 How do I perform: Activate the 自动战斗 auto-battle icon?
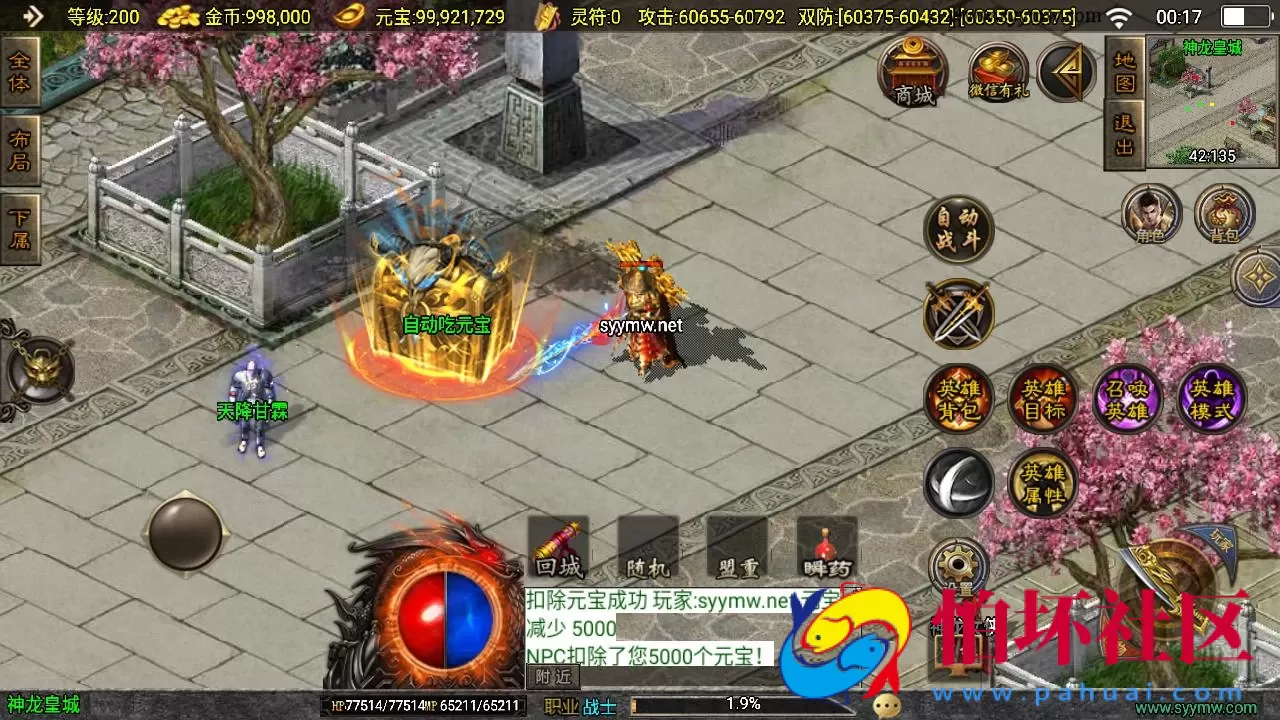pyautogui.click(x=957, y=228)
